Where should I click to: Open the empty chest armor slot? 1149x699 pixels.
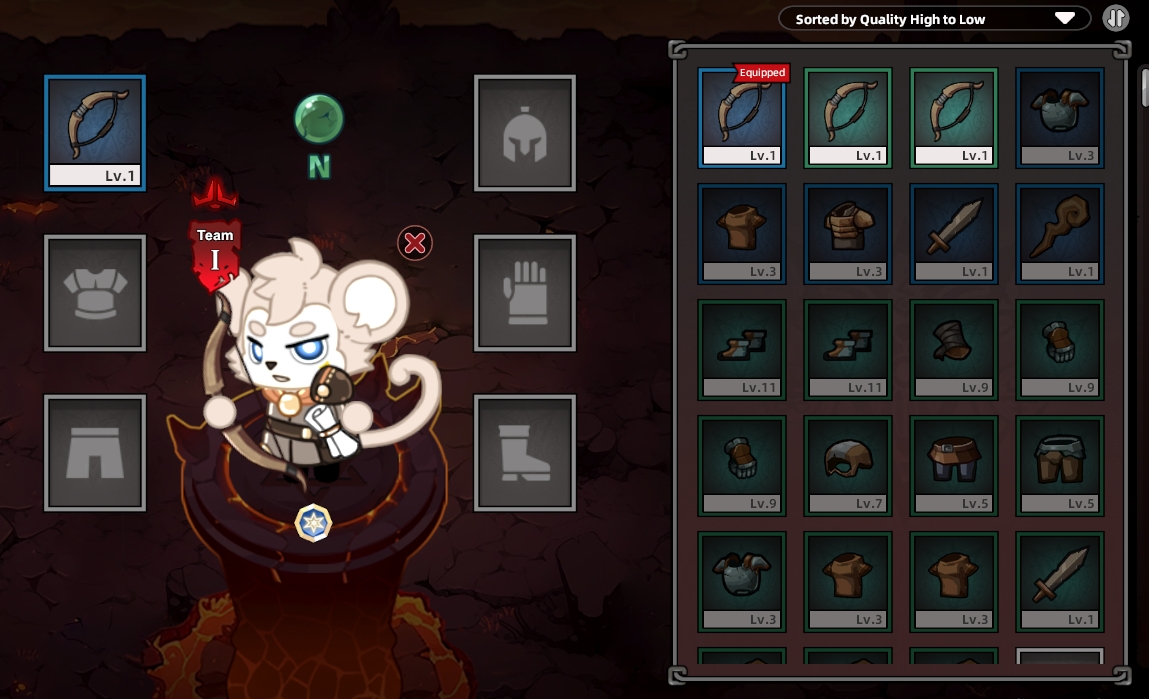95,292
